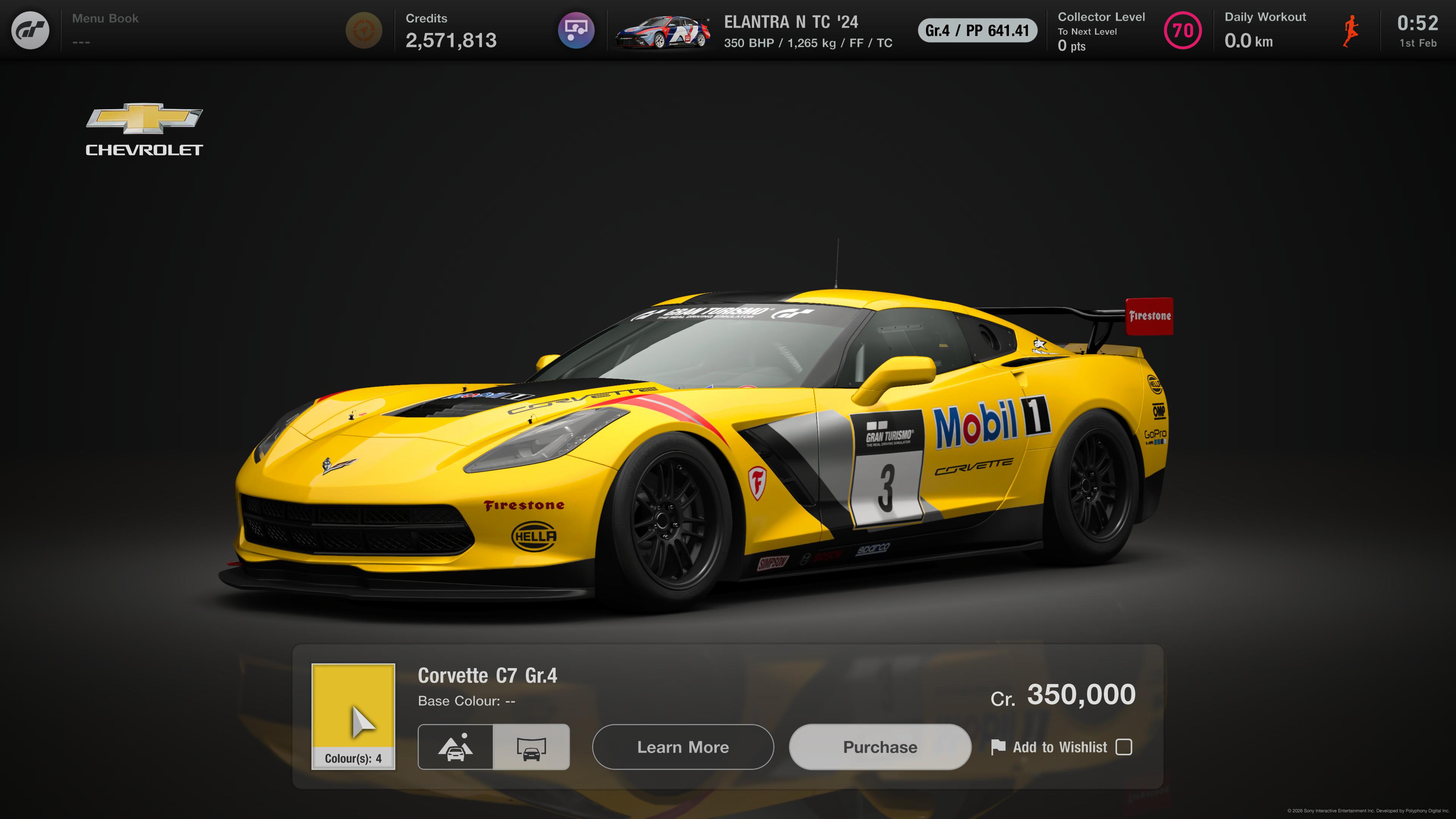Select the showroom garage view toggle
1456x819 pixels.
(x=531, y=747)
